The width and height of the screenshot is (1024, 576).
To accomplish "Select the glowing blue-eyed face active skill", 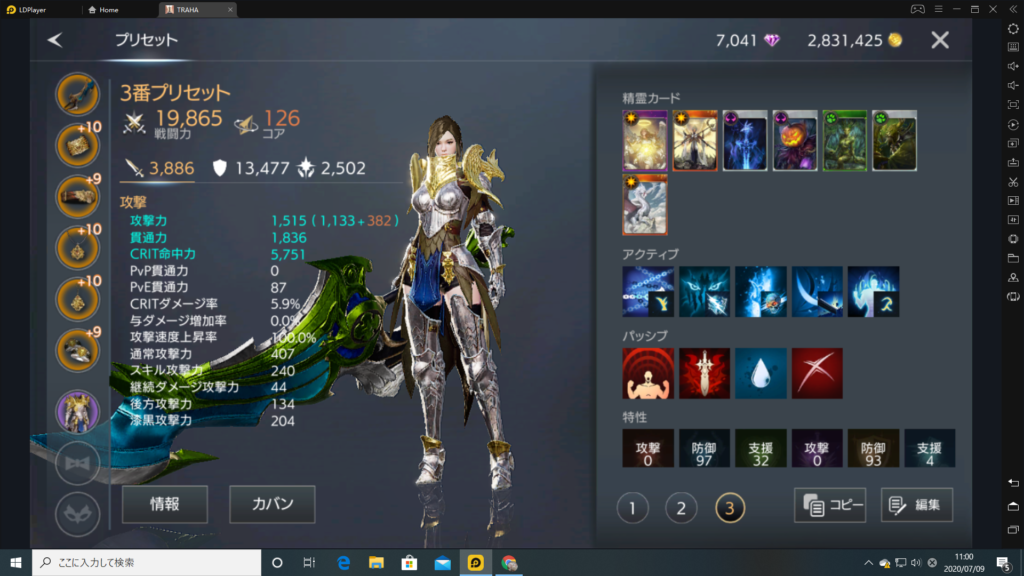I will 704,291.
